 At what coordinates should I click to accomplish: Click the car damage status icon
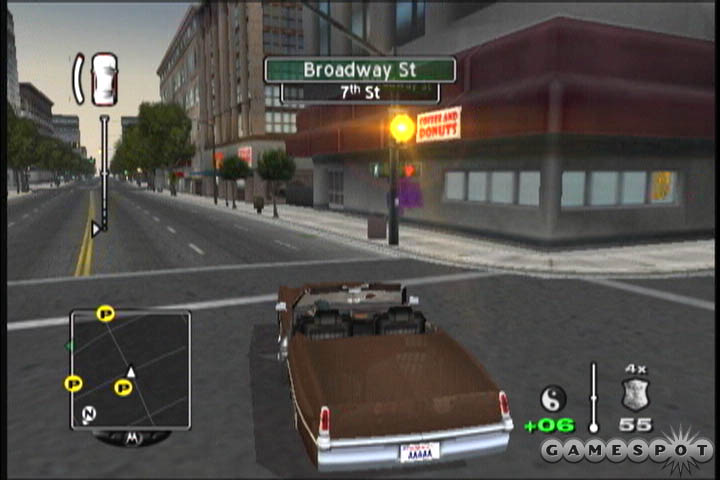coord(103,79)
